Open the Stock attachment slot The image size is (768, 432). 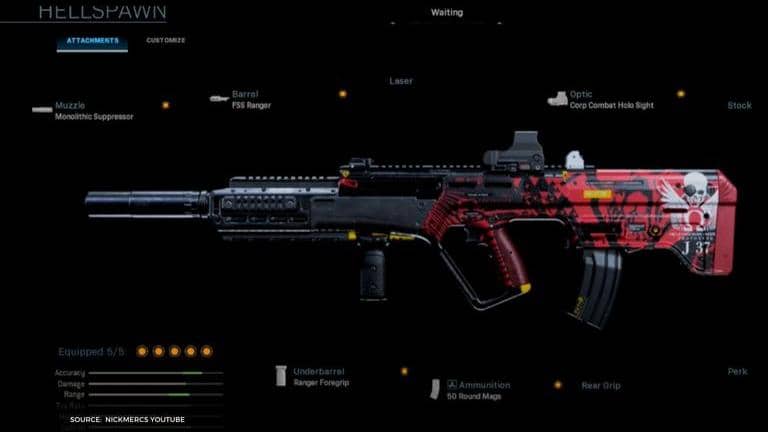[739, 105]
